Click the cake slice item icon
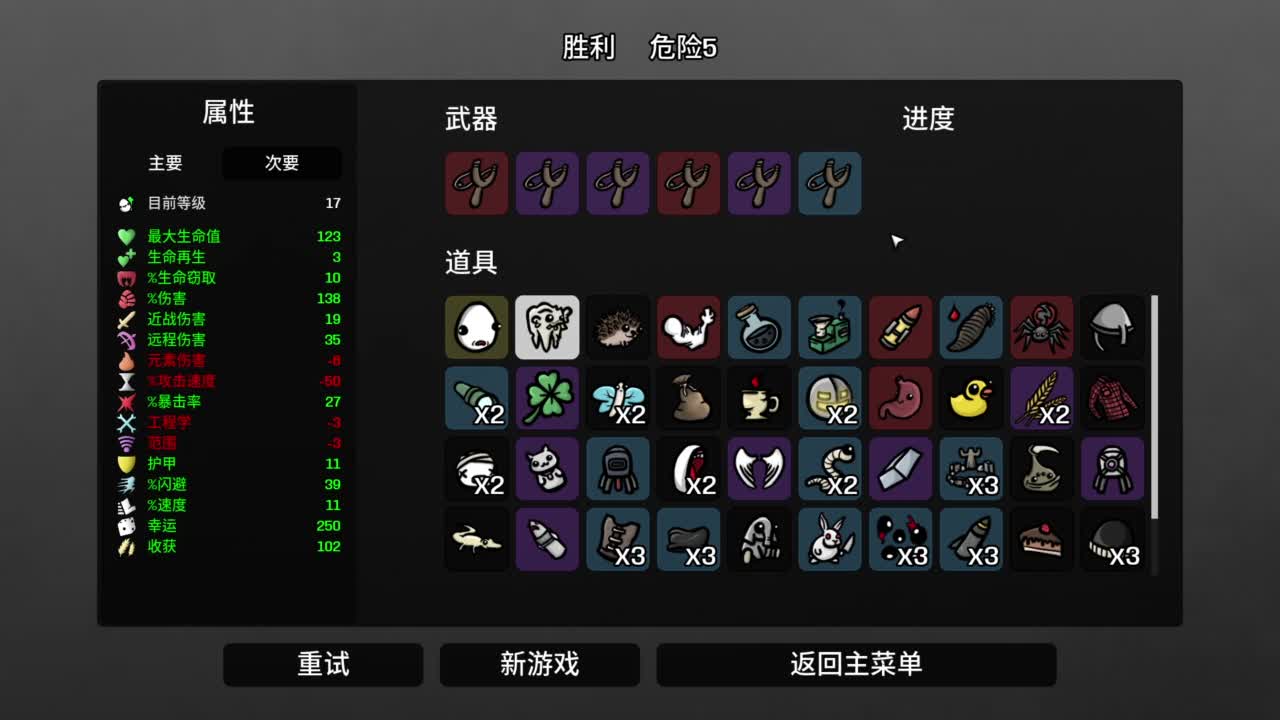Viewport: 1280px width, 720px height. click(x=1041, y=539)
